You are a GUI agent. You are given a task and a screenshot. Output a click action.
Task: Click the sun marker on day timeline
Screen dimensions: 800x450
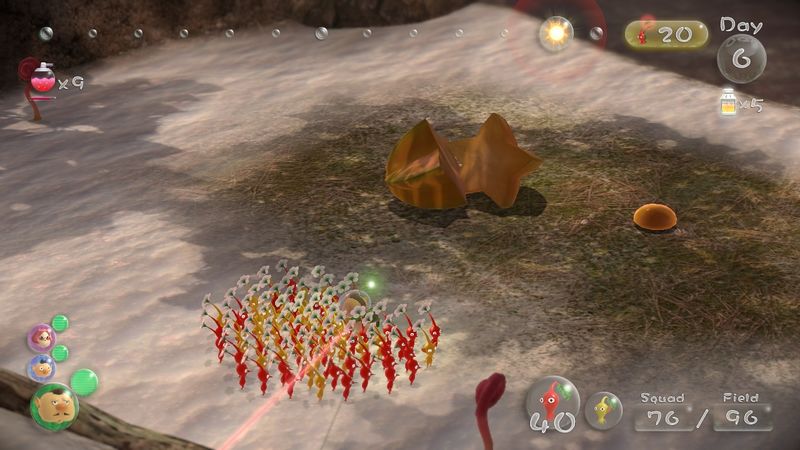tap(555, 34)
